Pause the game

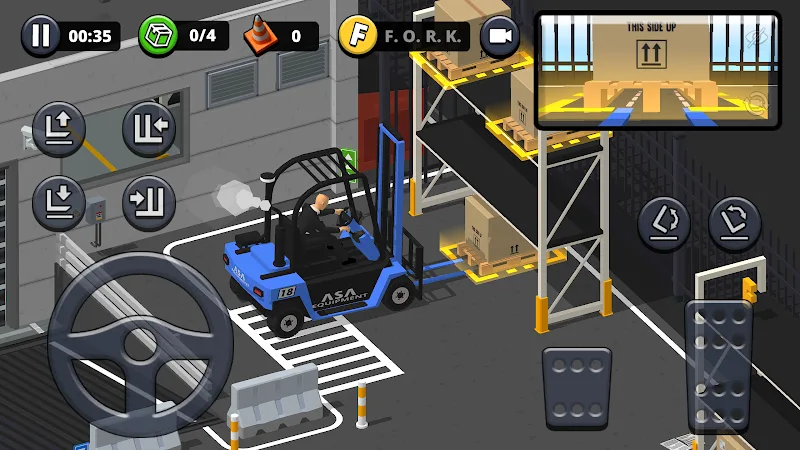coord(40,37)
